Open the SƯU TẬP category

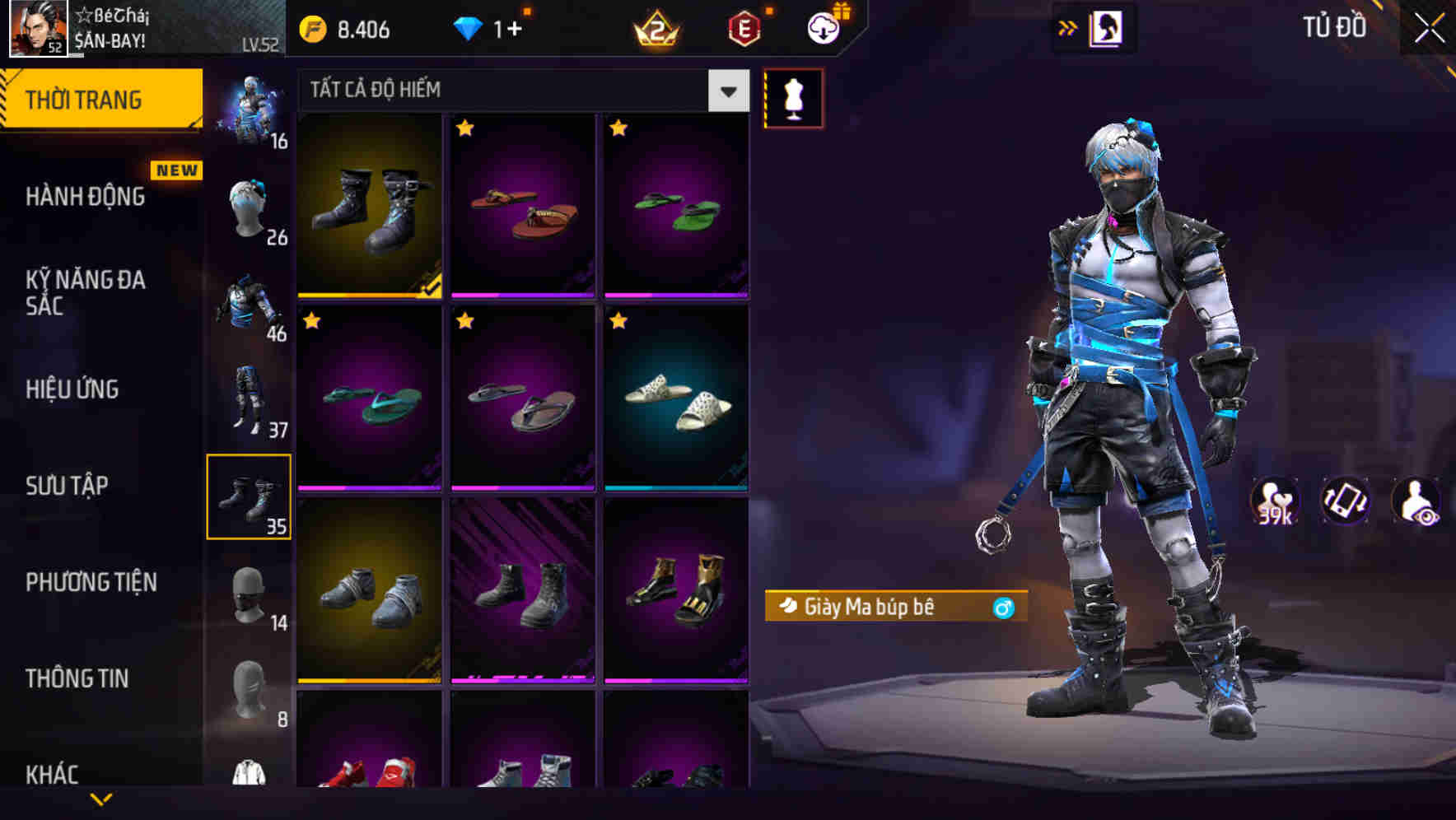click(x=68, y=486)
